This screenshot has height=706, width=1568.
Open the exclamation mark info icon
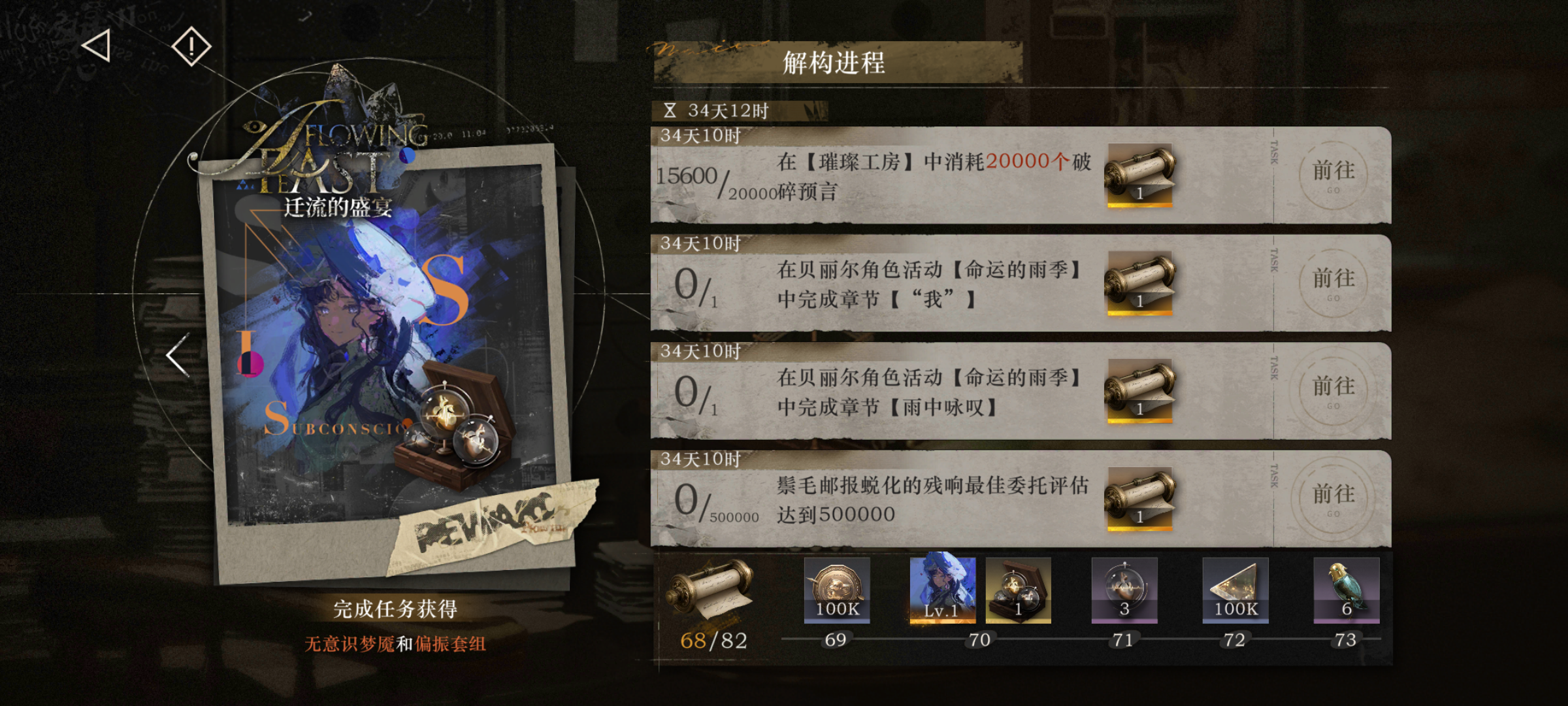coord(190,46)
